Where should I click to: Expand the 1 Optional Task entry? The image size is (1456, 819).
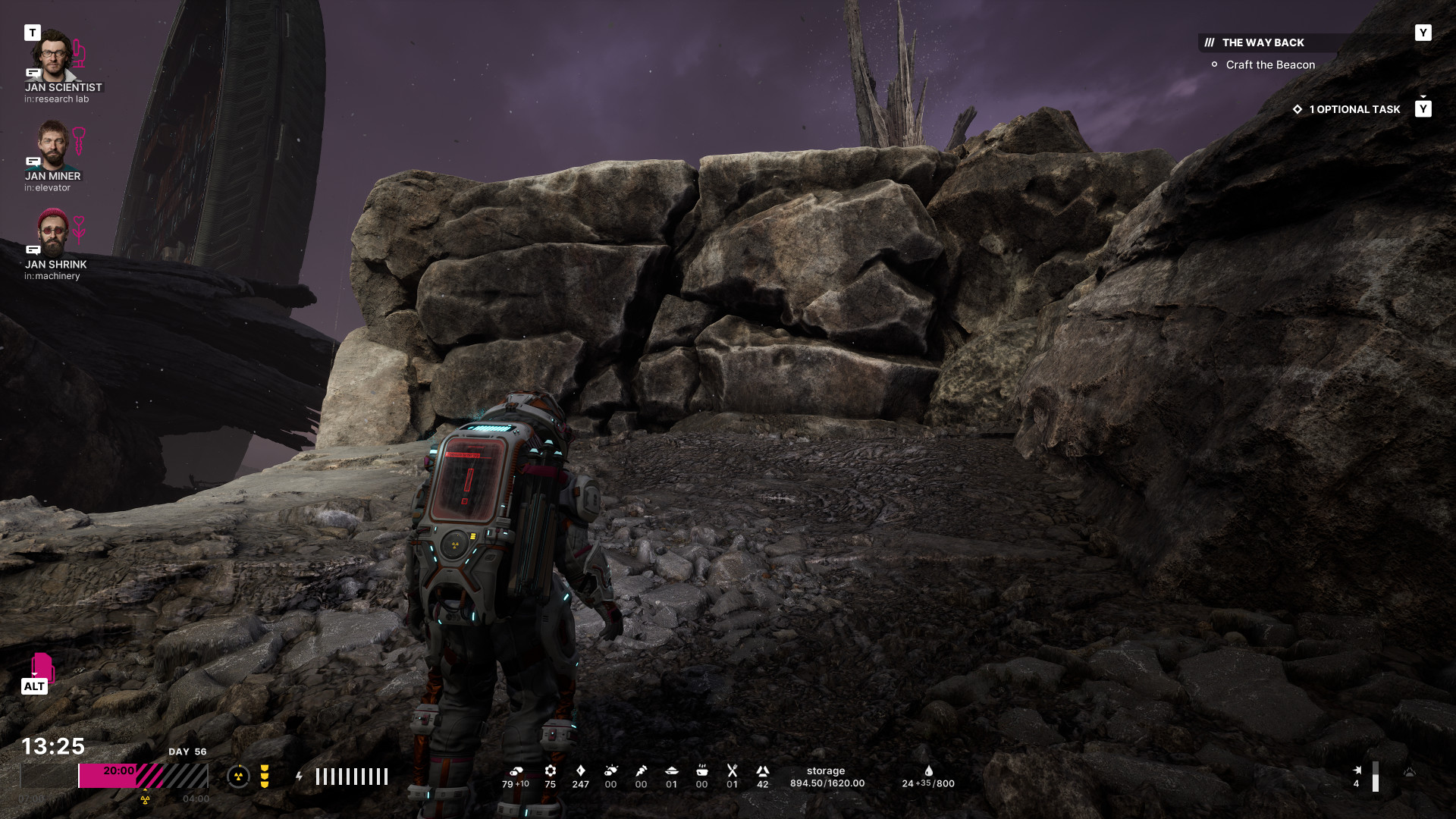click(1354, 109)
